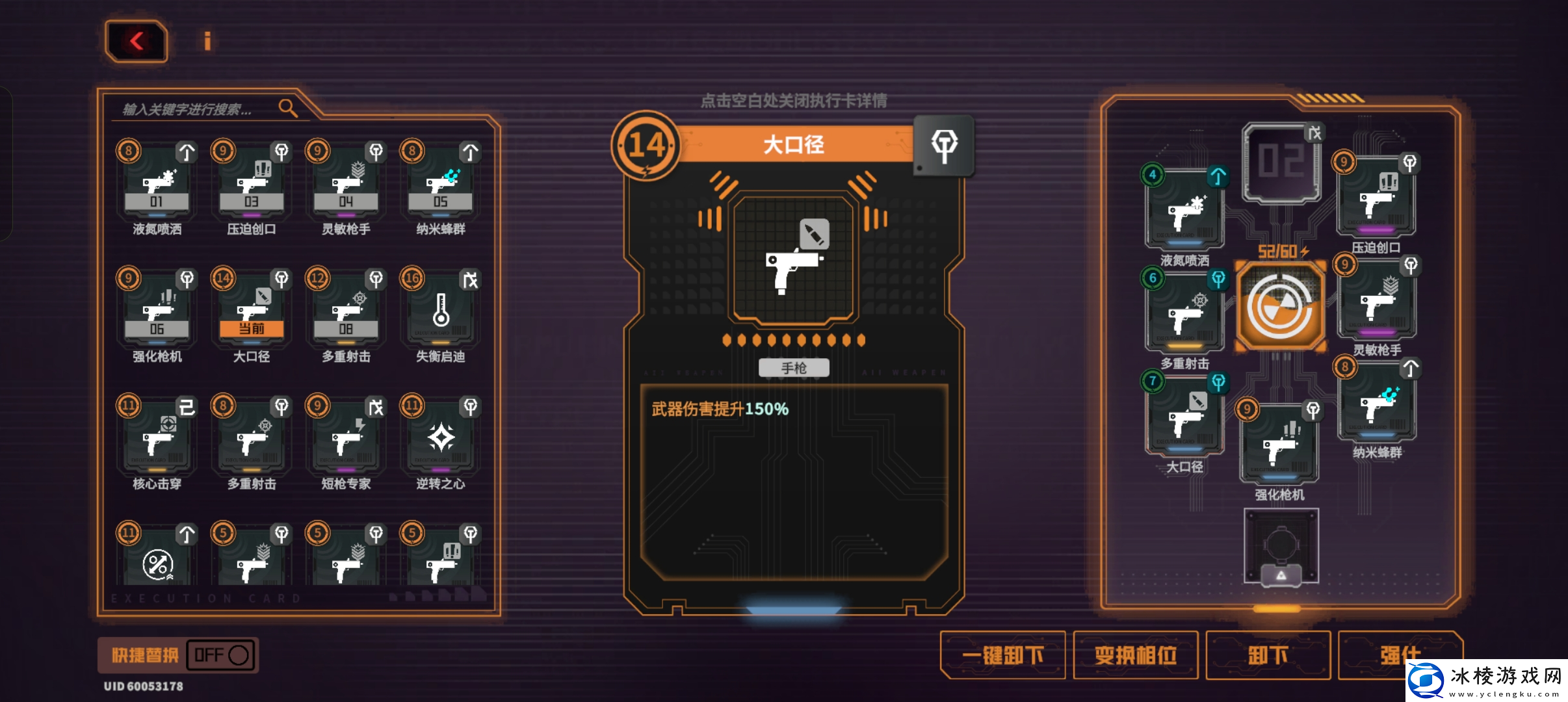Image resolution: width=1568 pixels, height=702 pixels.
Task: Choose the 逆转之心 card in the list
Action: click(x=441, y=437)
